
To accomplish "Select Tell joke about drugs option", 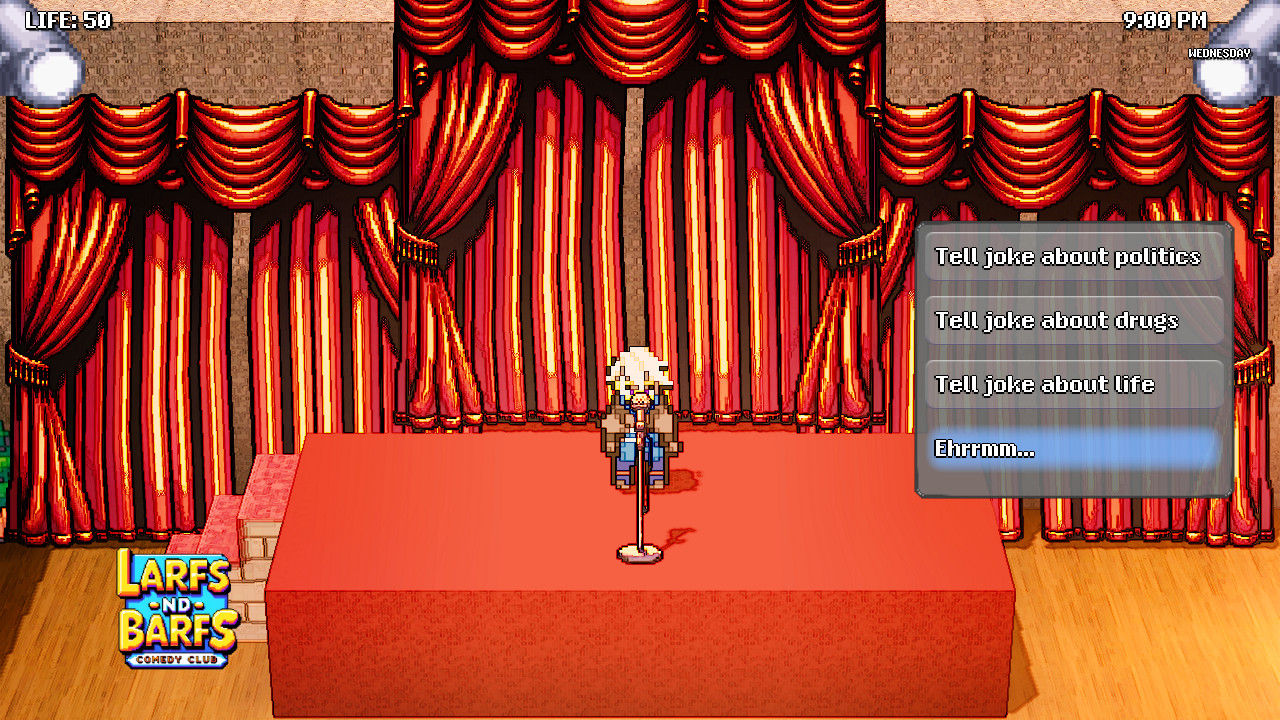I will point(1073,320).
